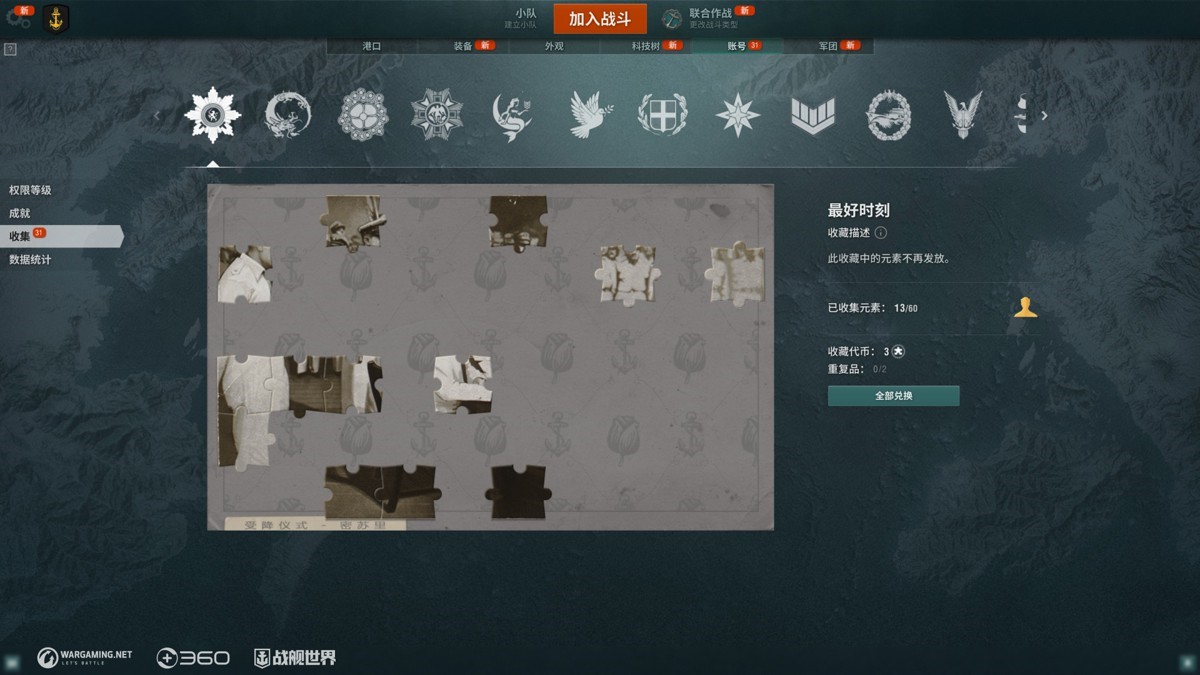1200x675 pixels.
Task: Click the 收藏描述 info icon
Action: (880, 233)
